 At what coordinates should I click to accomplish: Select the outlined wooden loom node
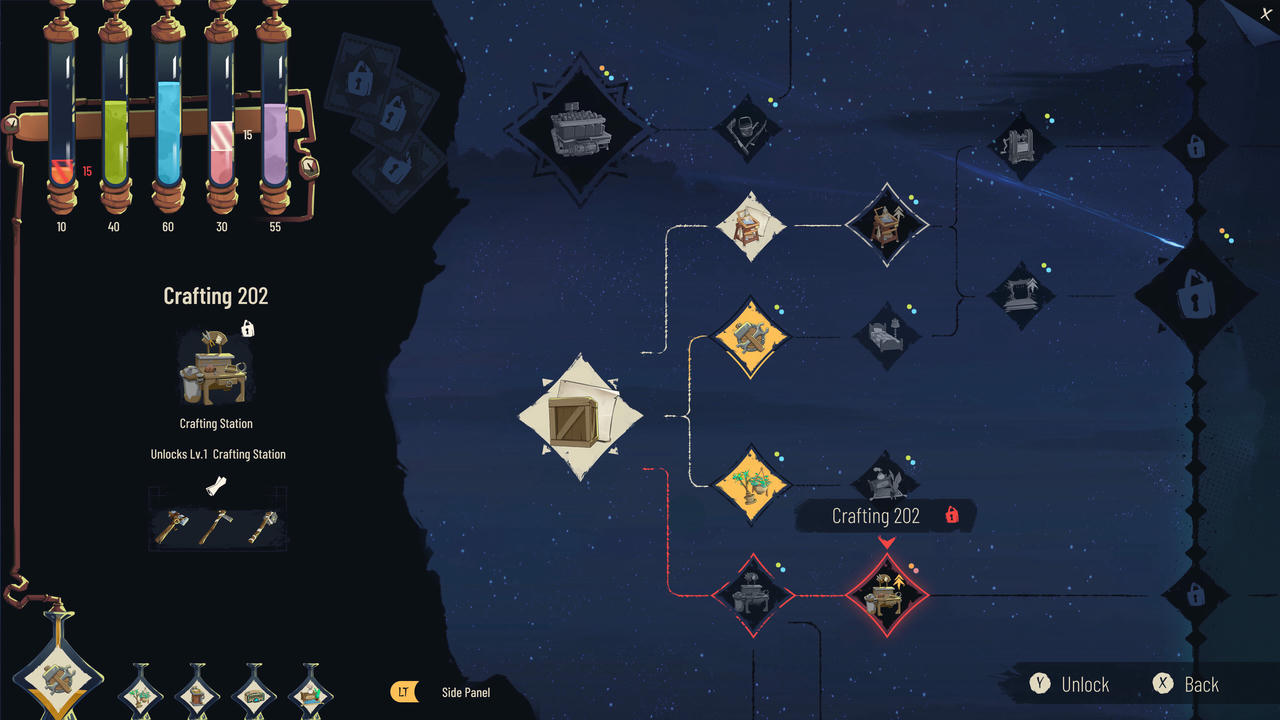887,225
